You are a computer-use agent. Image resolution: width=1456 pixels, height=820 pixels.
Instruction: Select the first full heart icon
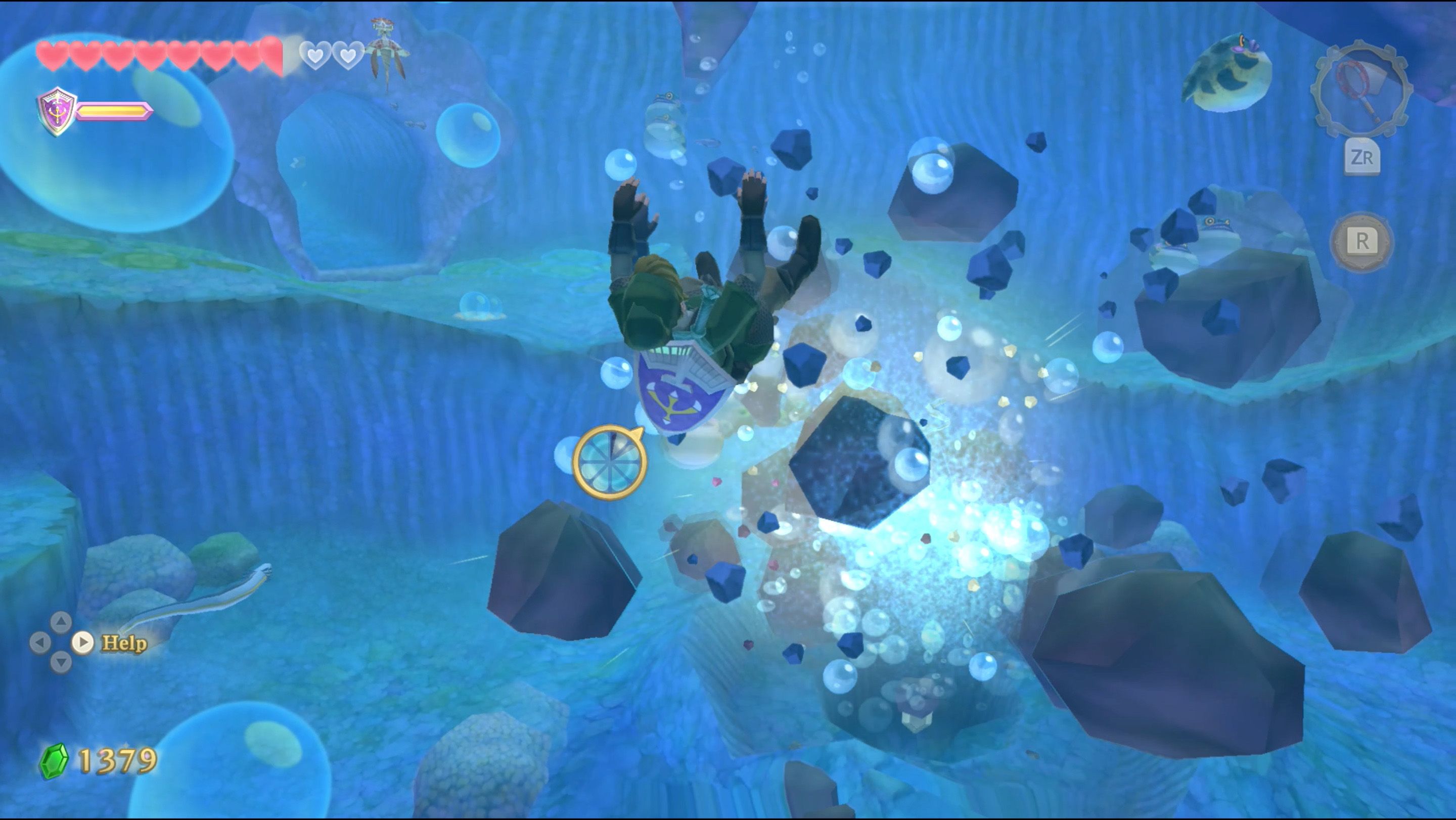tap(54, 55)
